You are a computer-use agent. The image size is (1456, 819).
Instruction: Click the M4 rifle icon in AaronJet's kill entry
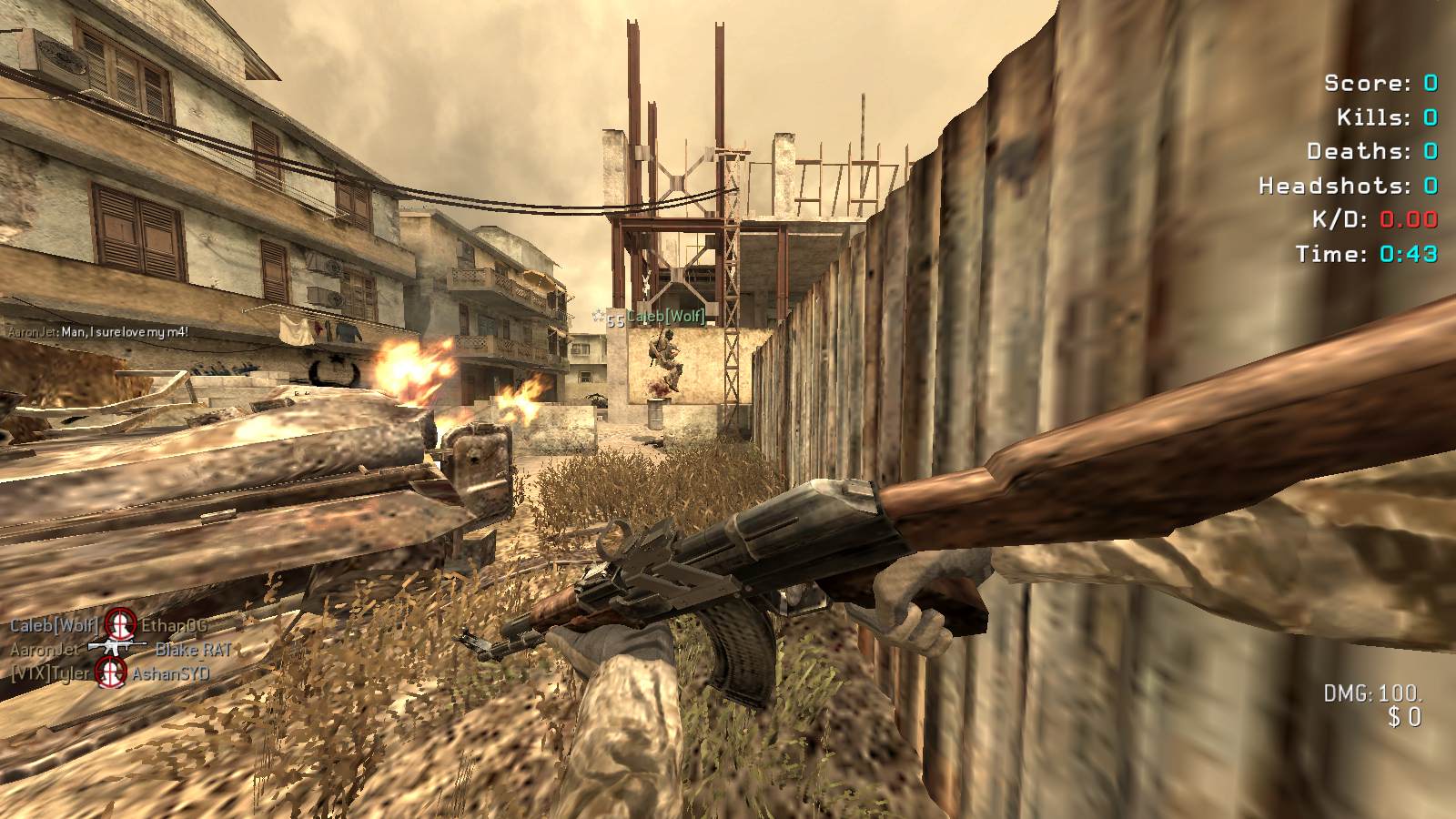point(116,648)
